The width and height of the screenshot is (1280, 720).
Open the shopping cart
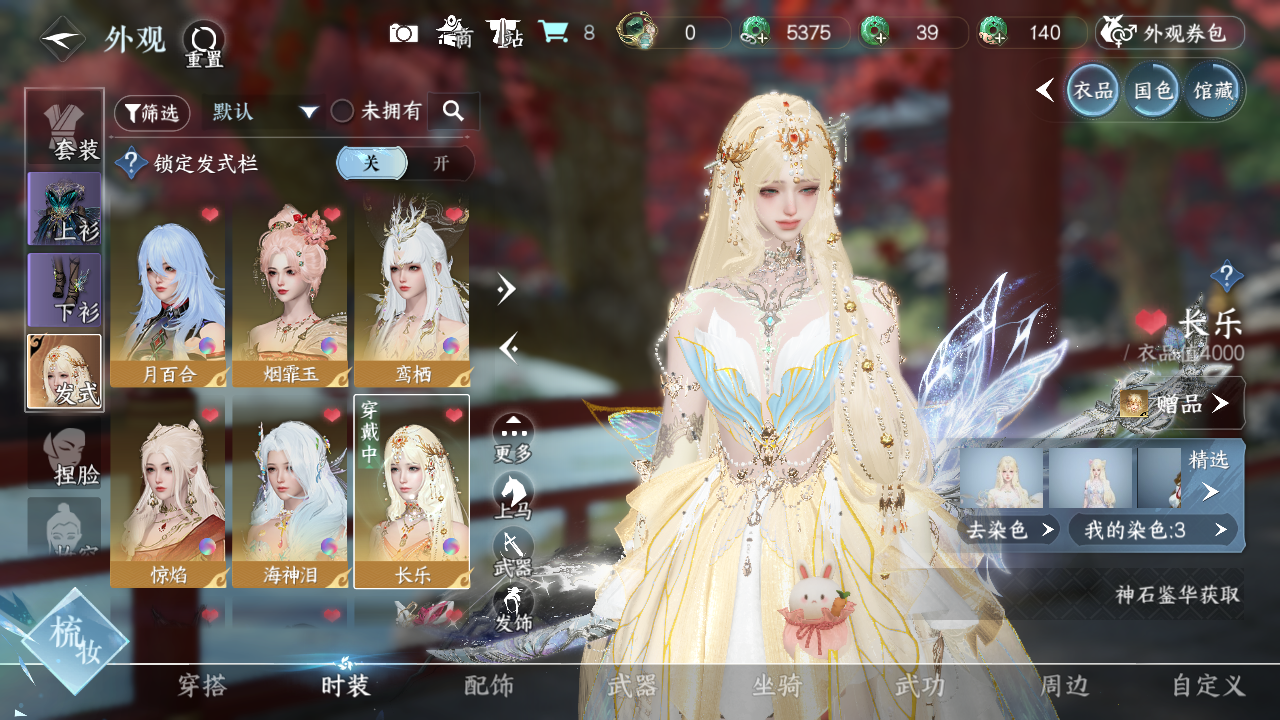[x=553, y=33]
